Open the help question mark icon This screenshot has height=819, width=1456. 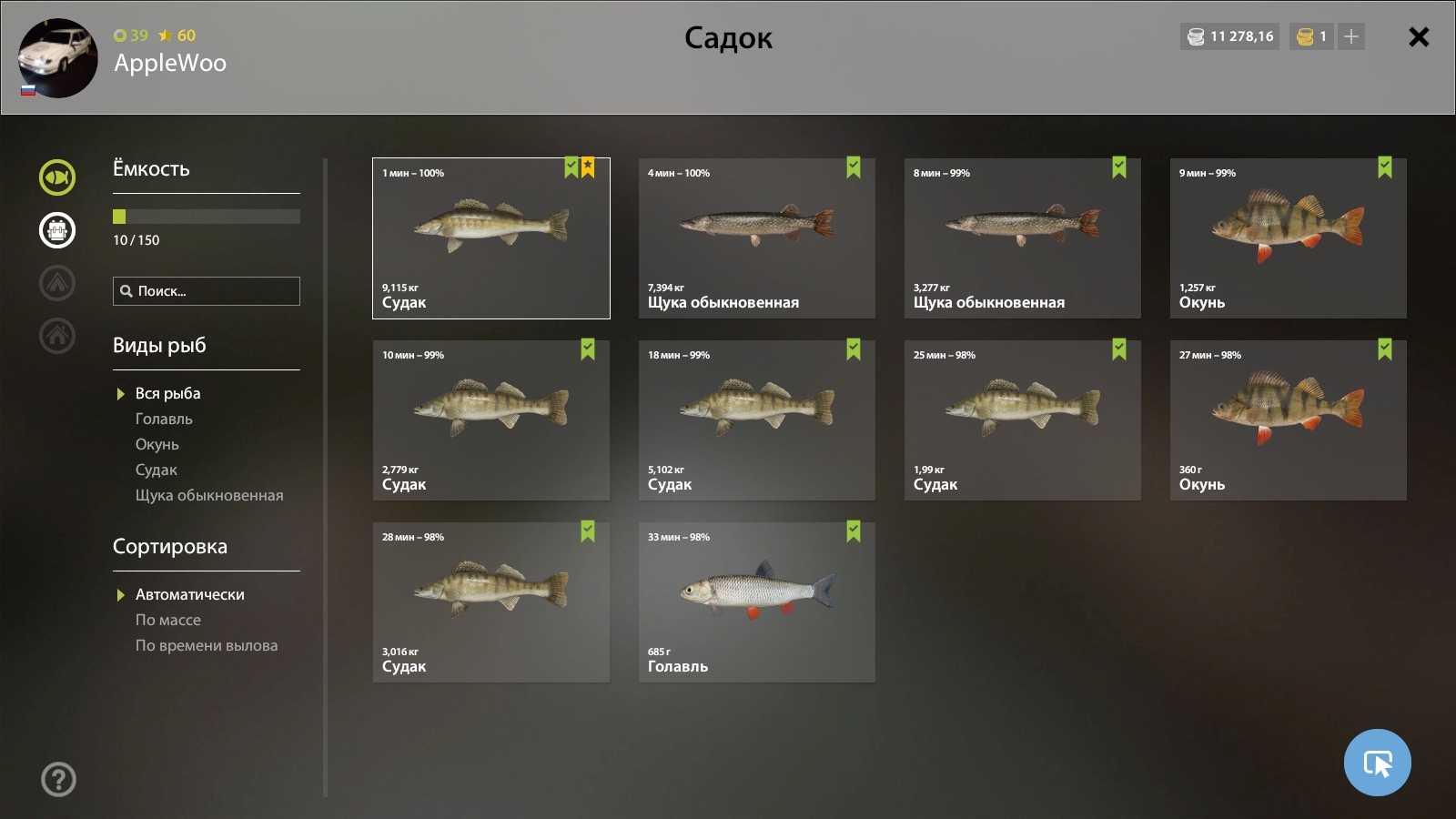[58, 780]
